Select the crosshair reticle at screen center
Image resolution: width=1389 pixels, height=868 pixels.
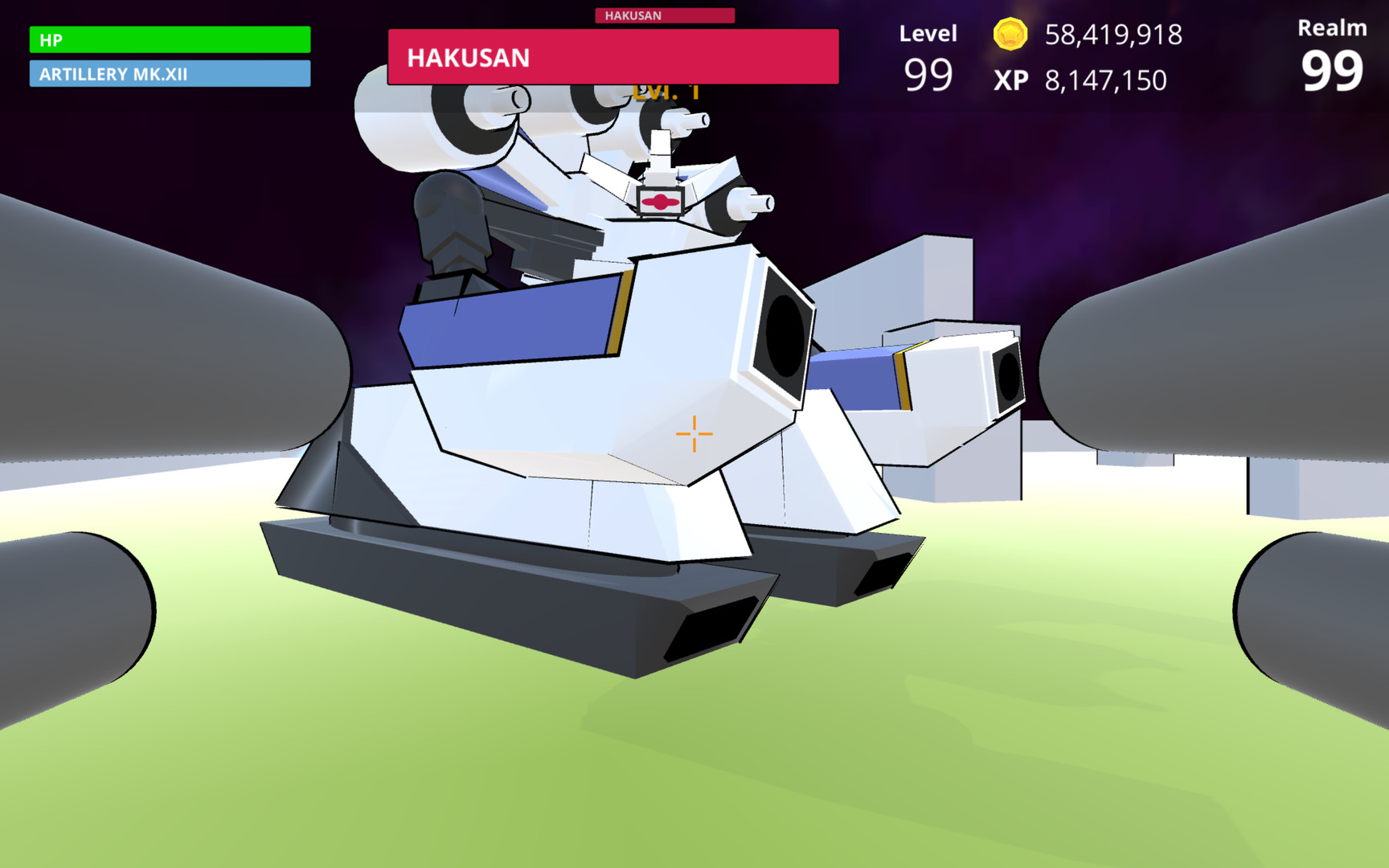(693, 434)
